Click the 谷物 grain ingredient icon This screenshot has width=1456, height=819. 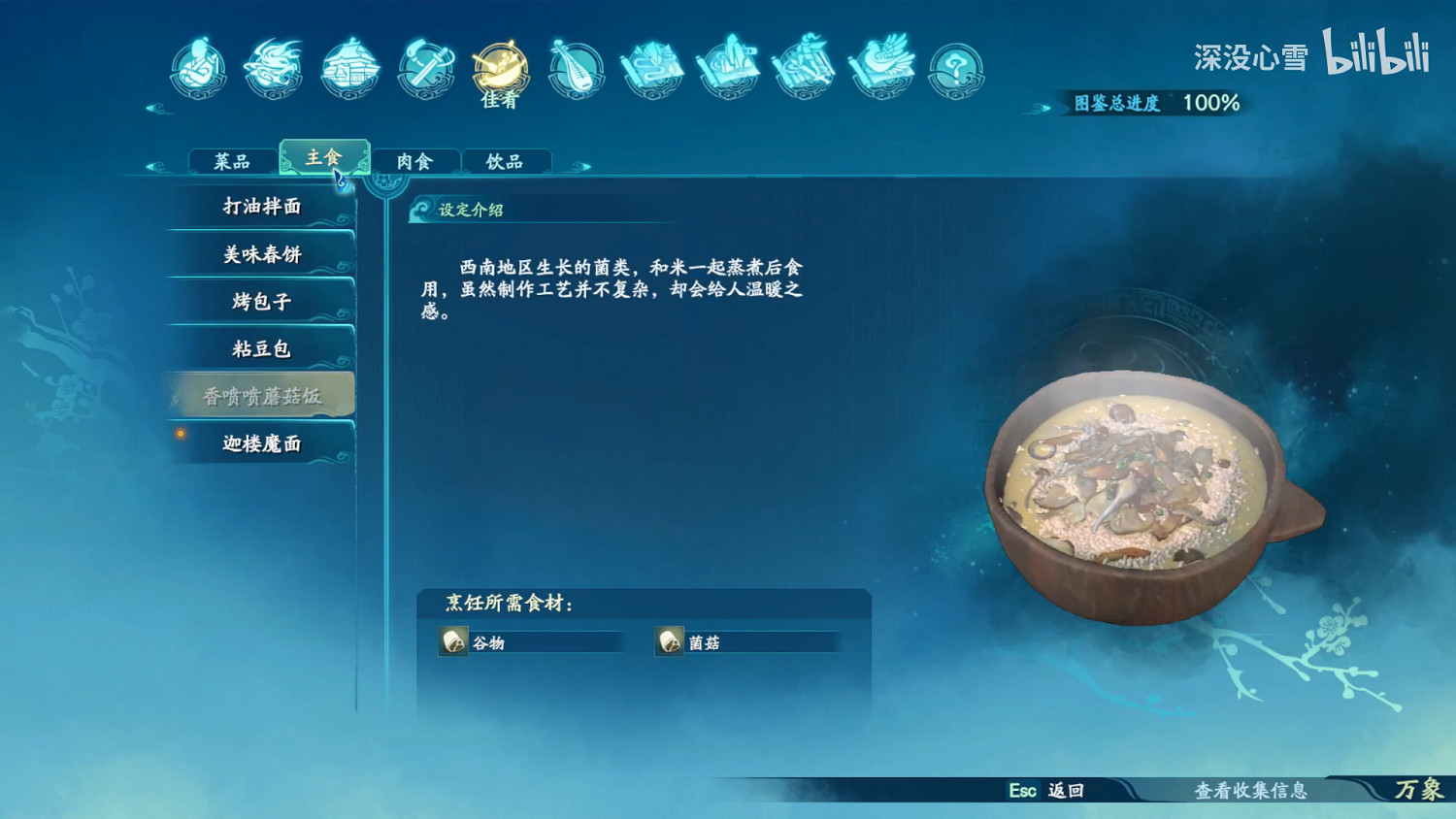click(452, 641)
